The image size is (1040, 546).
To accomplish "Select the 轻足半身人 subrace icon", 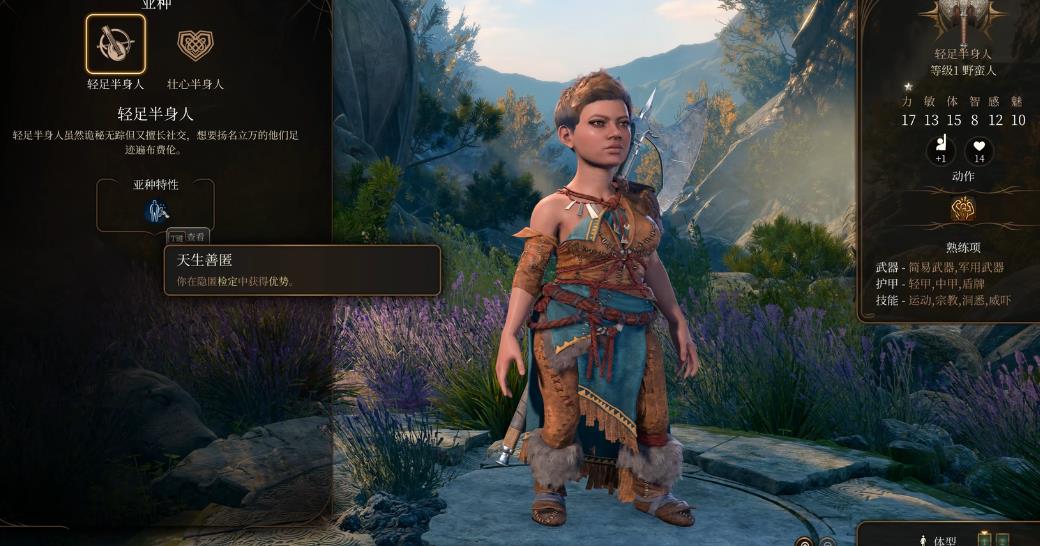I will (115, 44).
